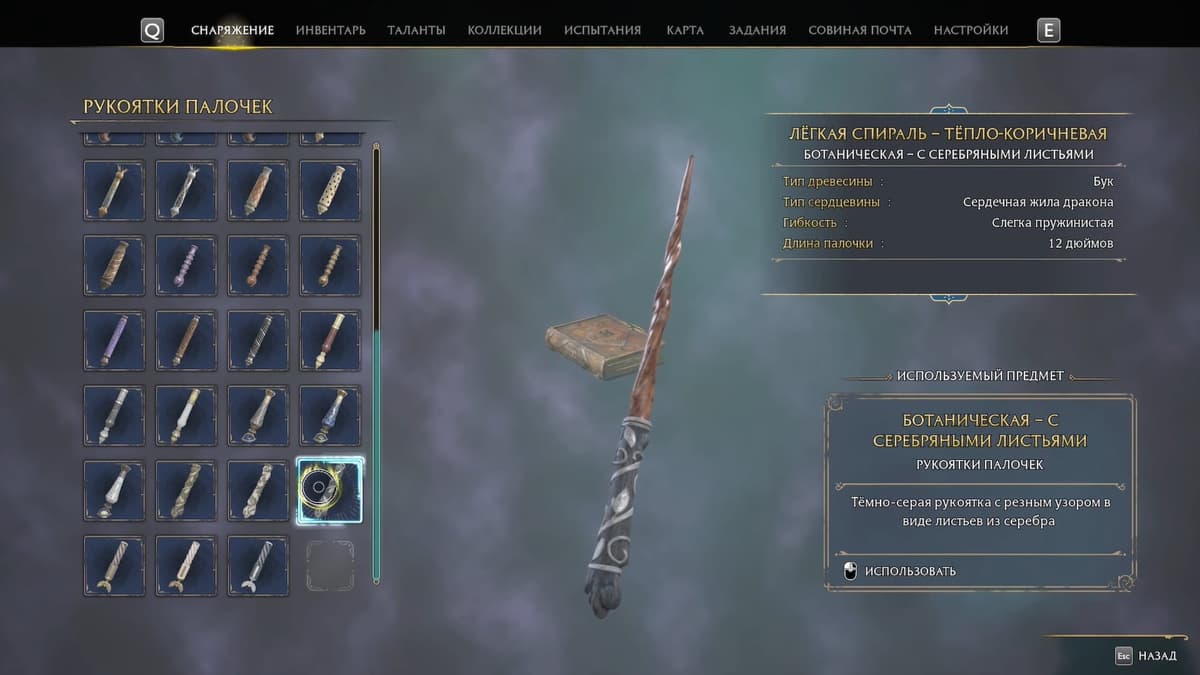The height and width of the screenshot is (675, 1200).
Task: Switch to the Задания tab
Action: [x=757, y=30]
